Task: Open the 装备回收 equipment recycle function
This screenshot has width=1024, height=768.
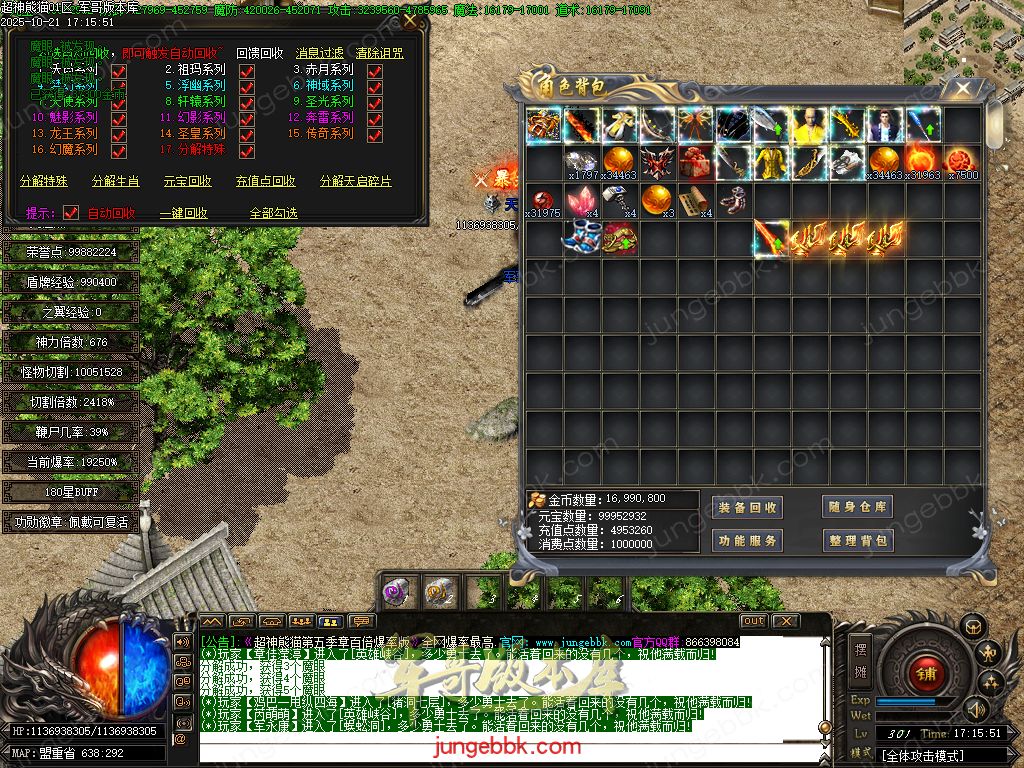Action: click(x=747, y=507)
